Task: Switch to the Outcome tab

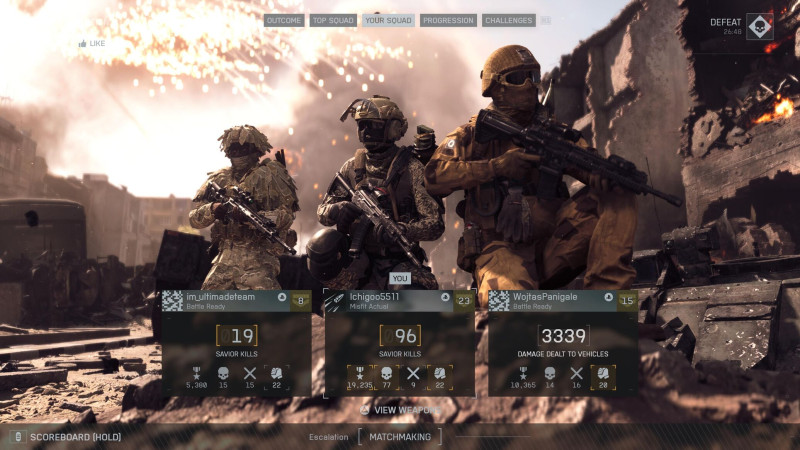Action: [284, 20]
